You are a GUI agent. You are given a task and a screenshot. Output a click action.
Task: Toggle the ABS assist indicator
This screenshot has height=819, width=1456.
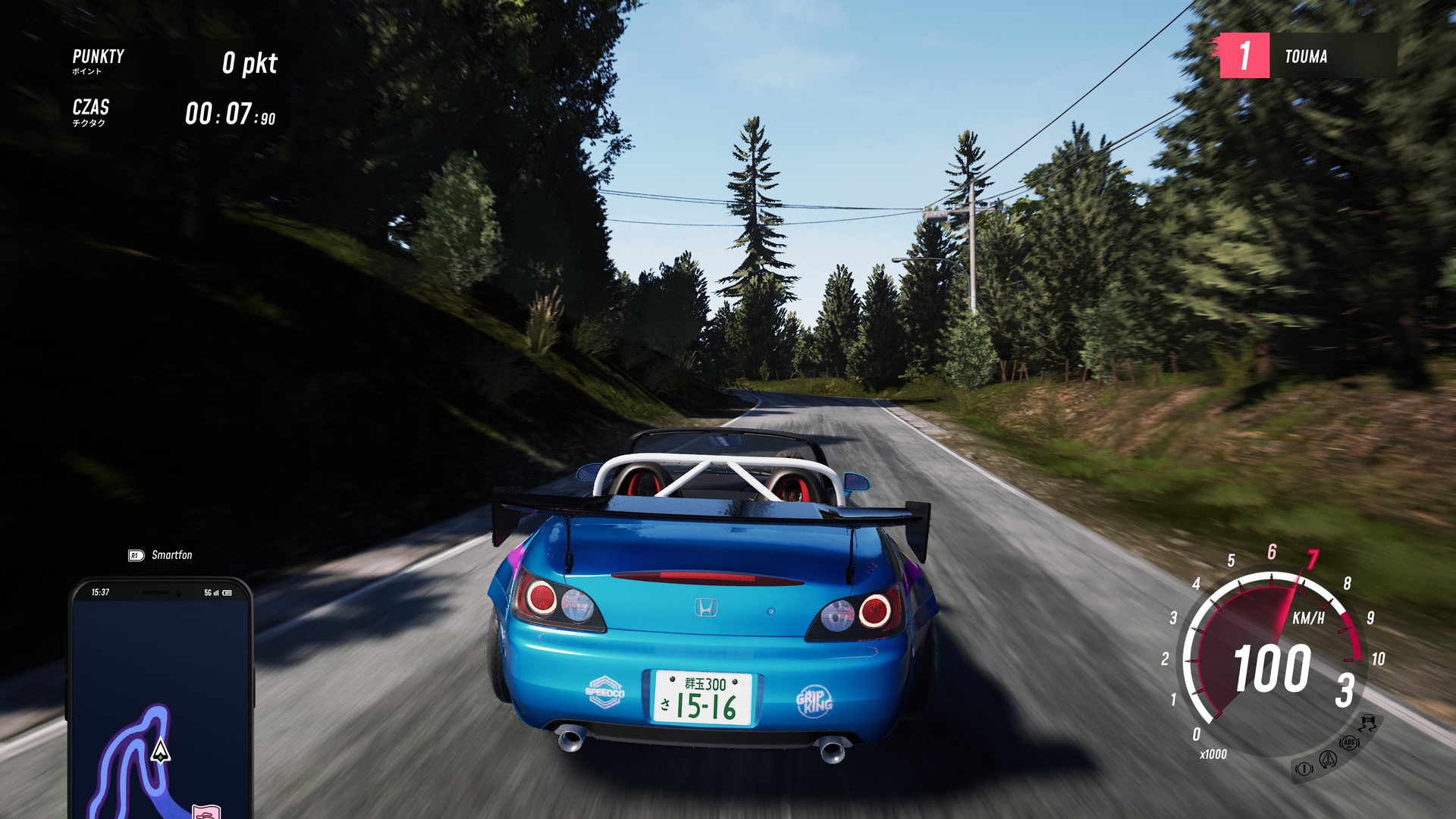click(x=1349, y=743)
